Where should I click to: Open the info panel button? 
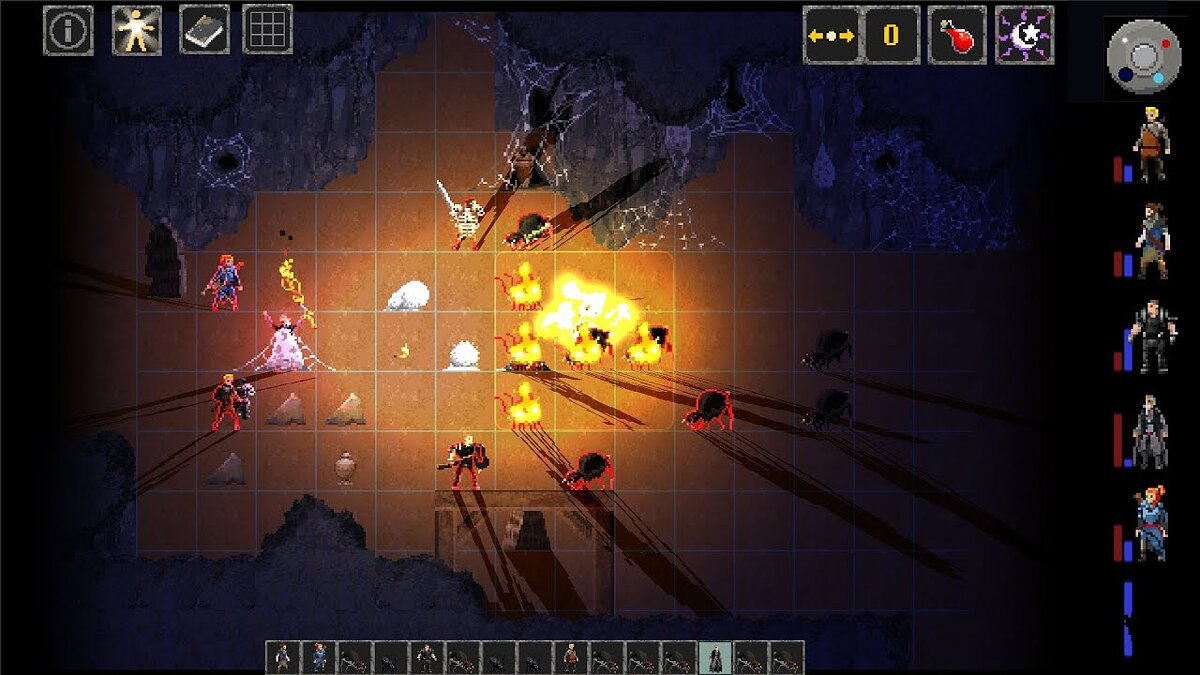68,30
